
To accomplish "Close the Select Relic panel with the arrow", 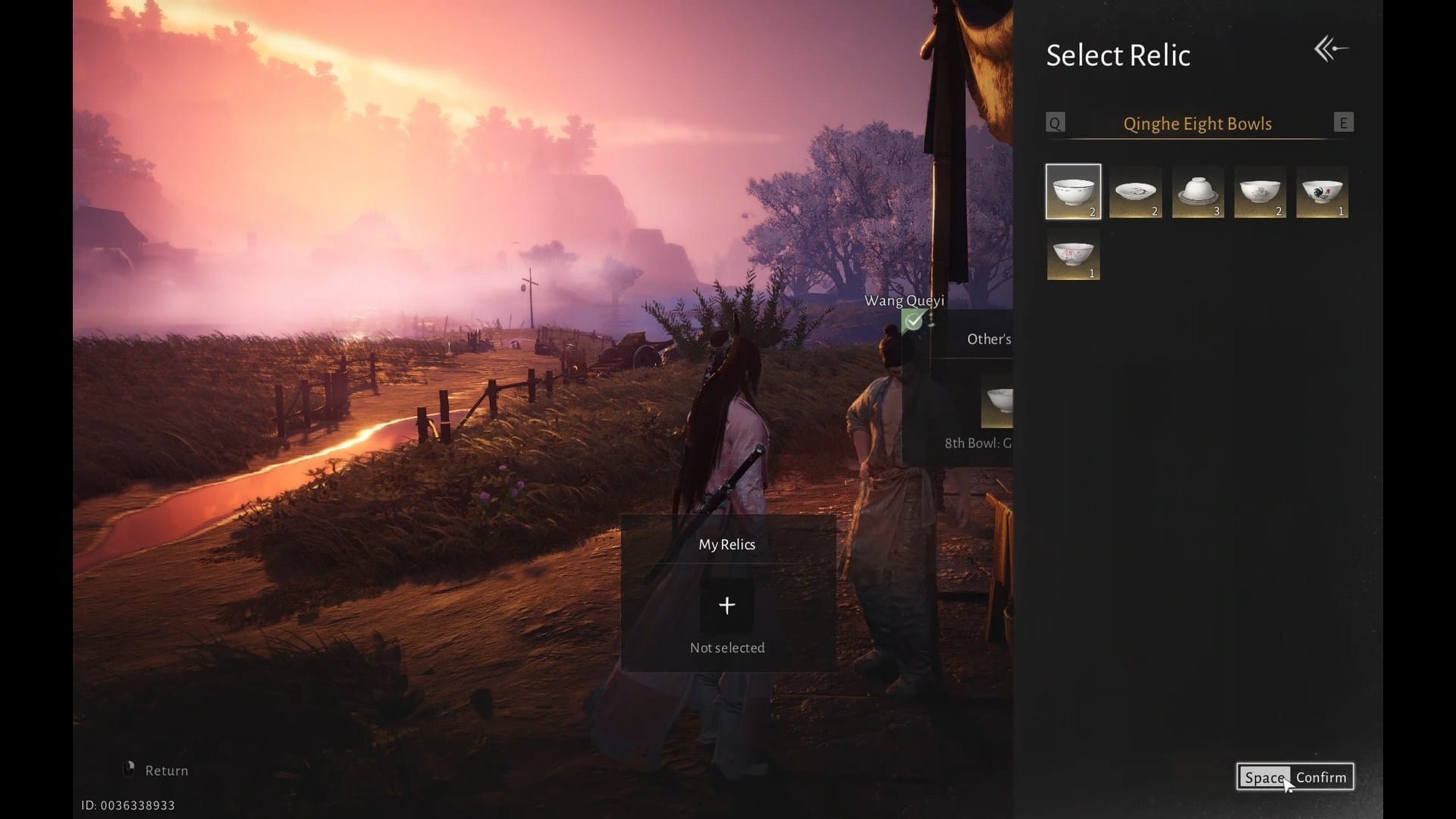I will (1331, 49).
